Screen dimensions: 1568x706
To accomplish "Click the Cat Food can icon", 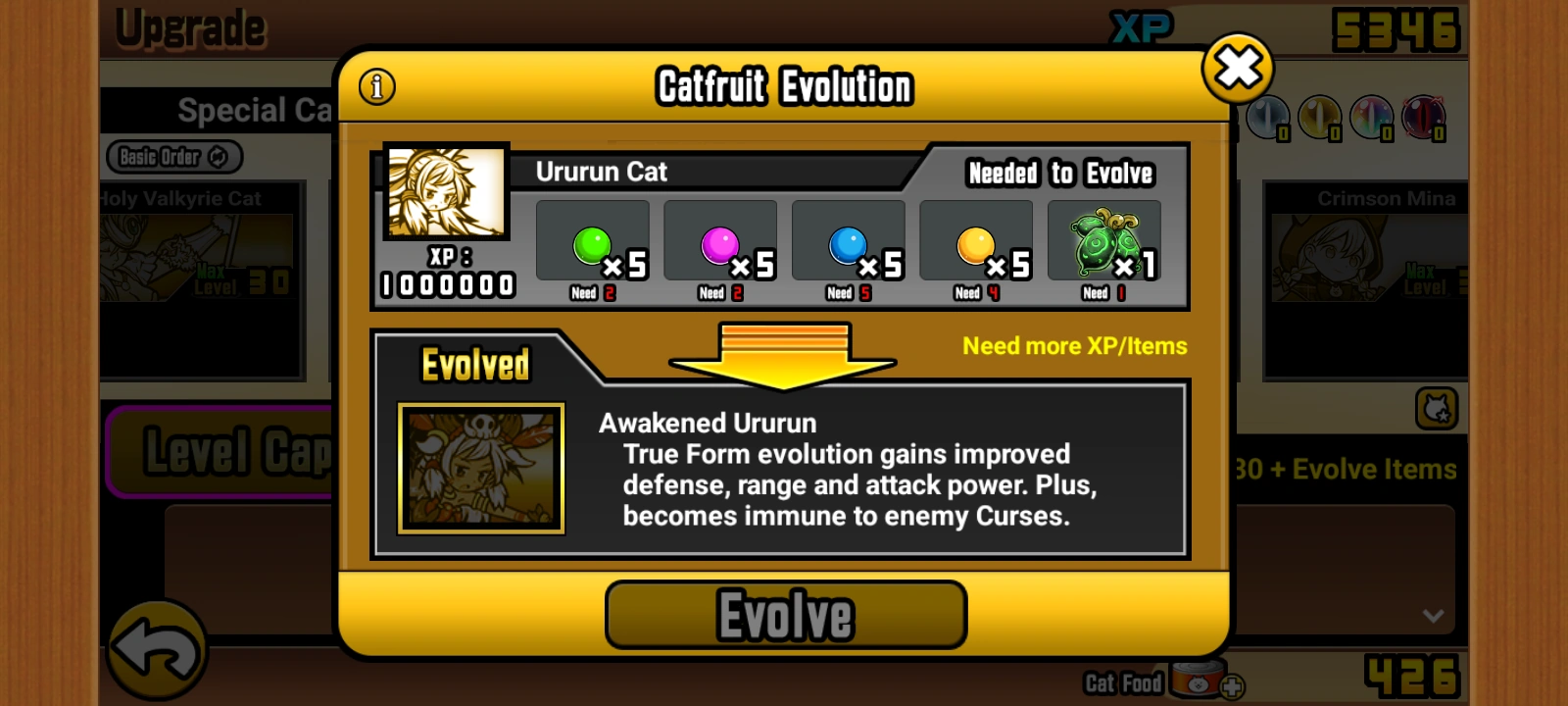I will click(x=1198, y=682).
